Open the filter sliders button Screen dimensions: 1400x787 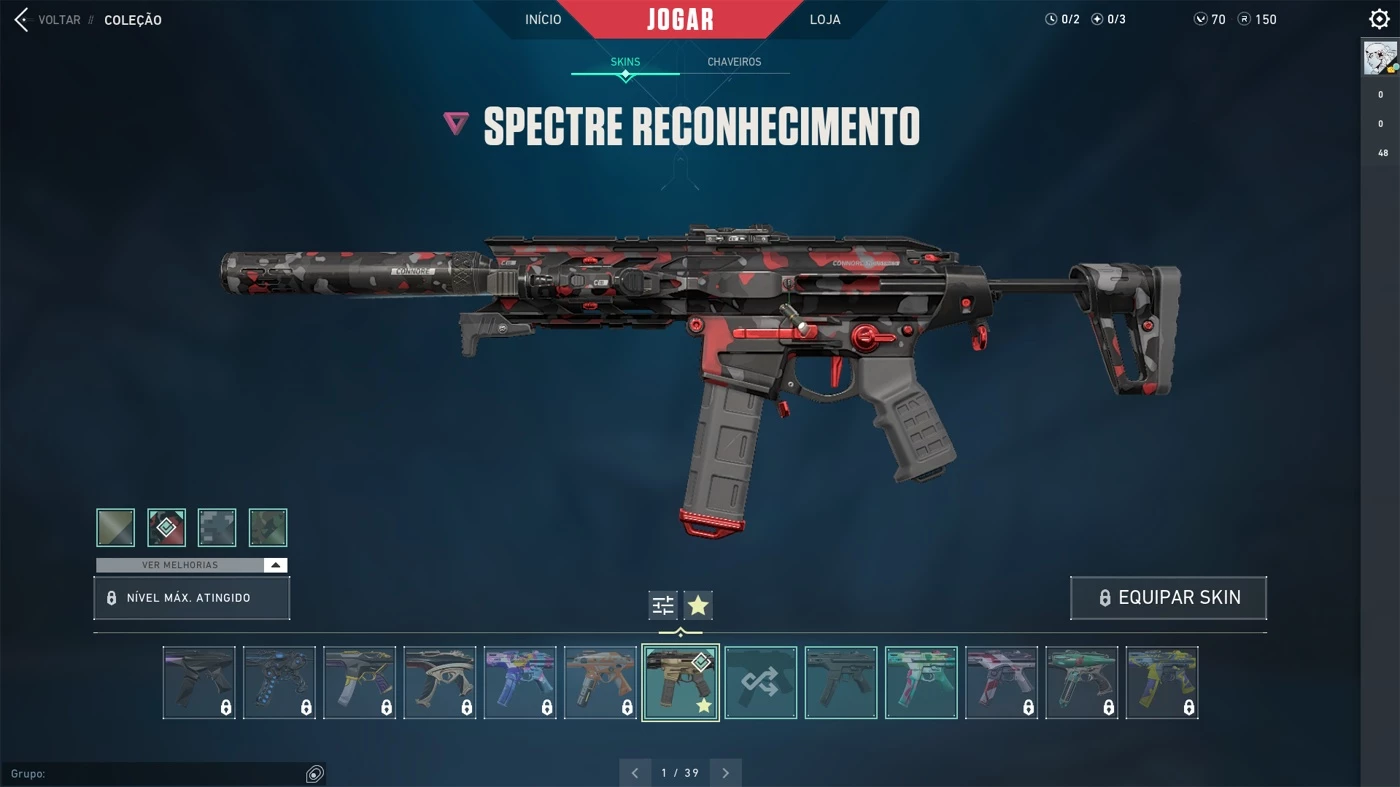pyautogui.click(x=663, y=605)
